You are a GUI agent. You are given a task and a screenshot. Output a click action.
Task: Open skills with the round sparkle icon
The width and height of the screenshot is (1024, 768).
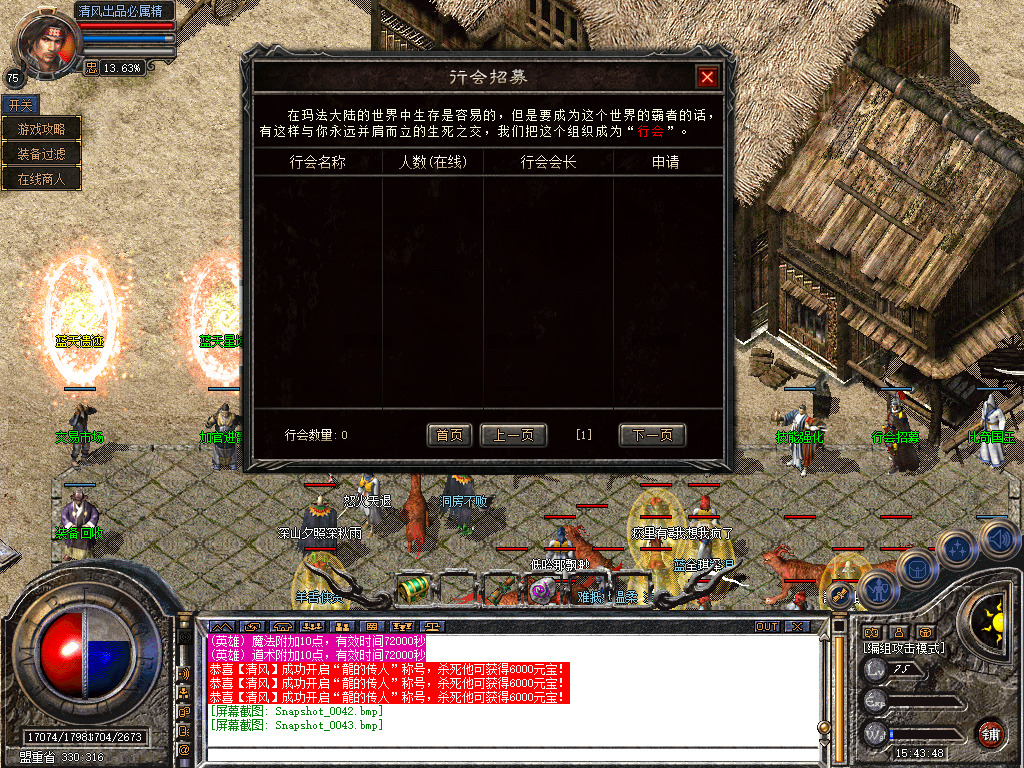tap(957, 548)
